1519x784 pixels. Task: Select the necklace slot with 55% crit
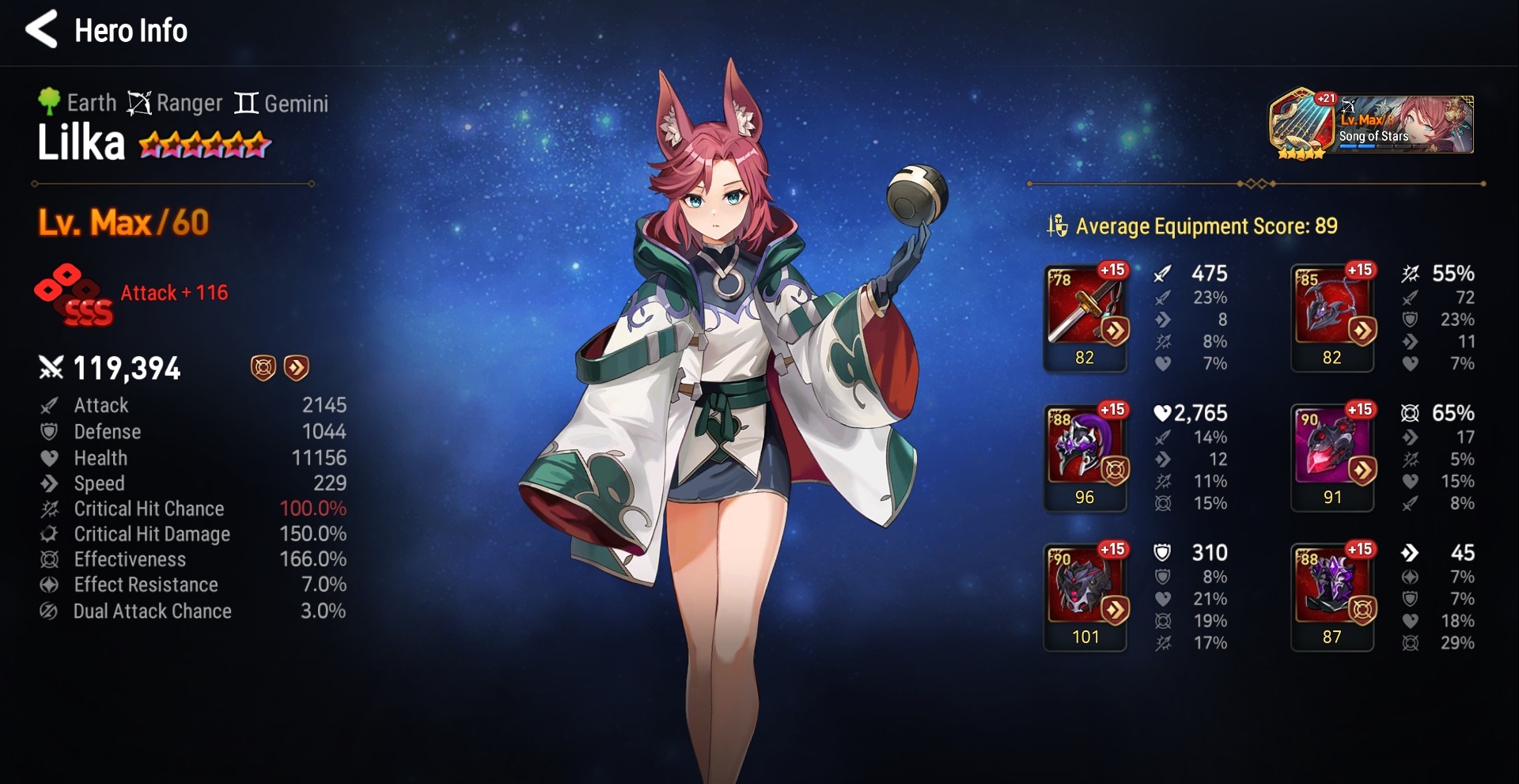coord(1332,316)
